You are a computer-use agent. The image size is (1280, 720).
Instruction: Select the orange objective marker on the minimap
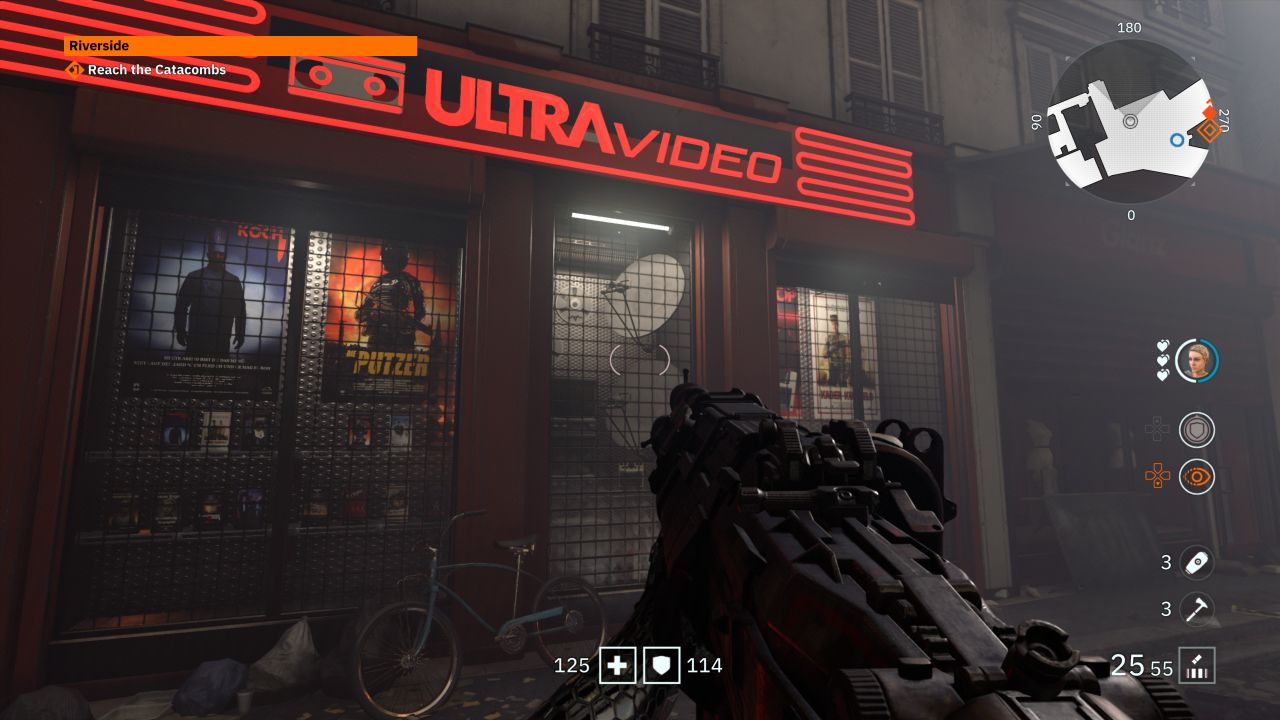[1210, 130]
